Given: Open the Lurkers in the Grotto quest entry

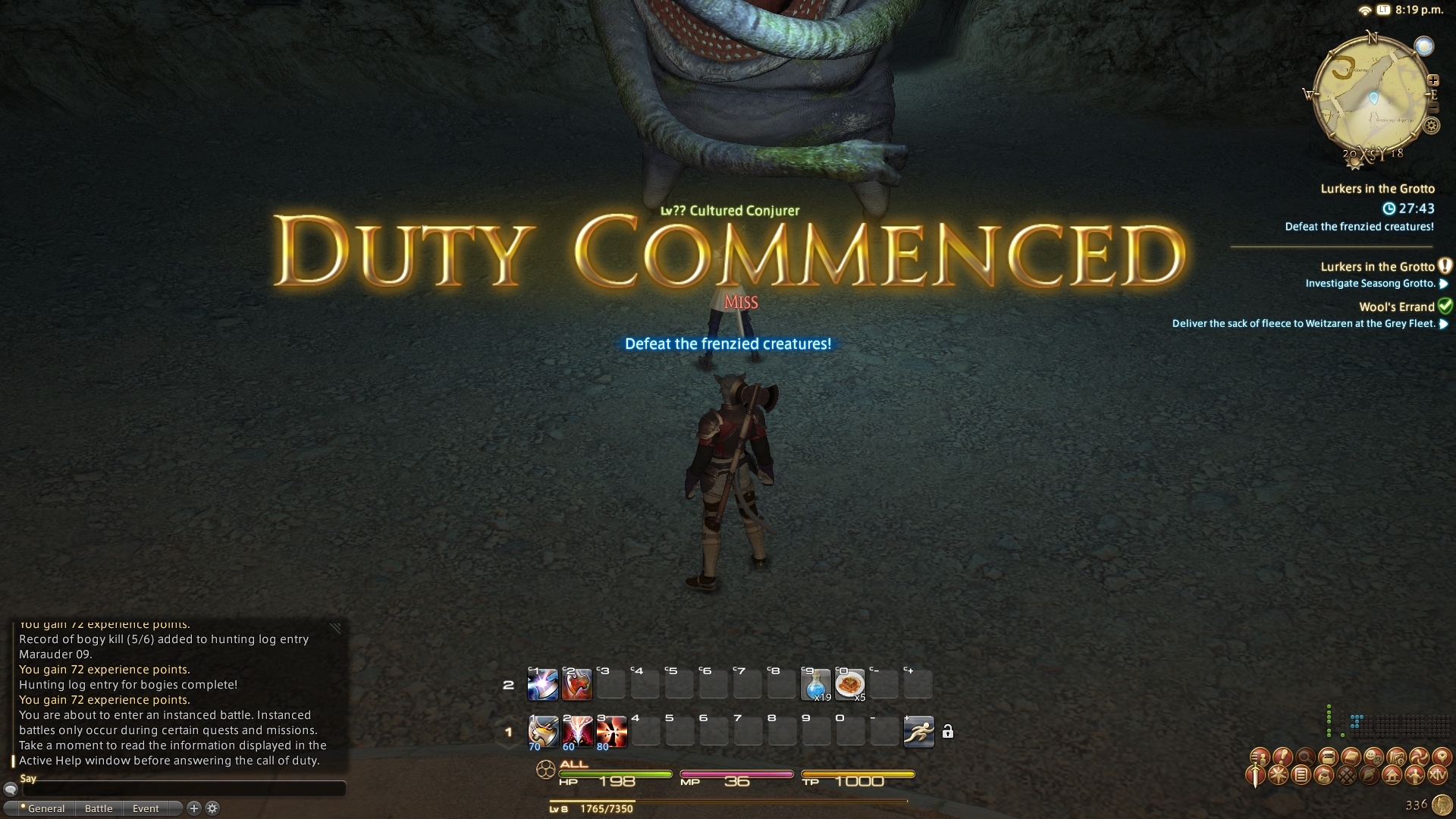Looking at the screenshot, I should (x=1377, y=267).
